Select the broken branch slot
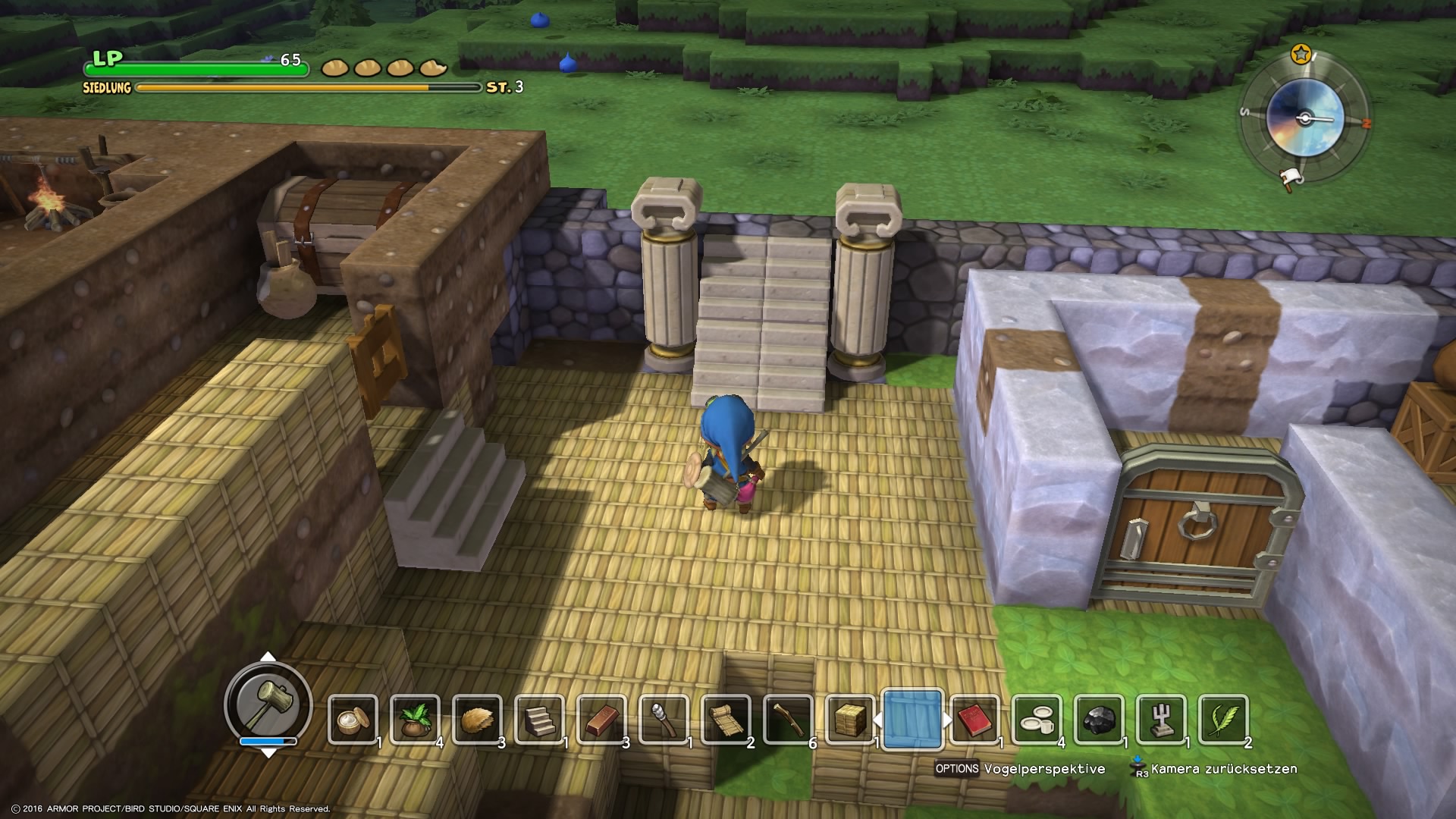The image size is (1456, 819). (788, 720)
